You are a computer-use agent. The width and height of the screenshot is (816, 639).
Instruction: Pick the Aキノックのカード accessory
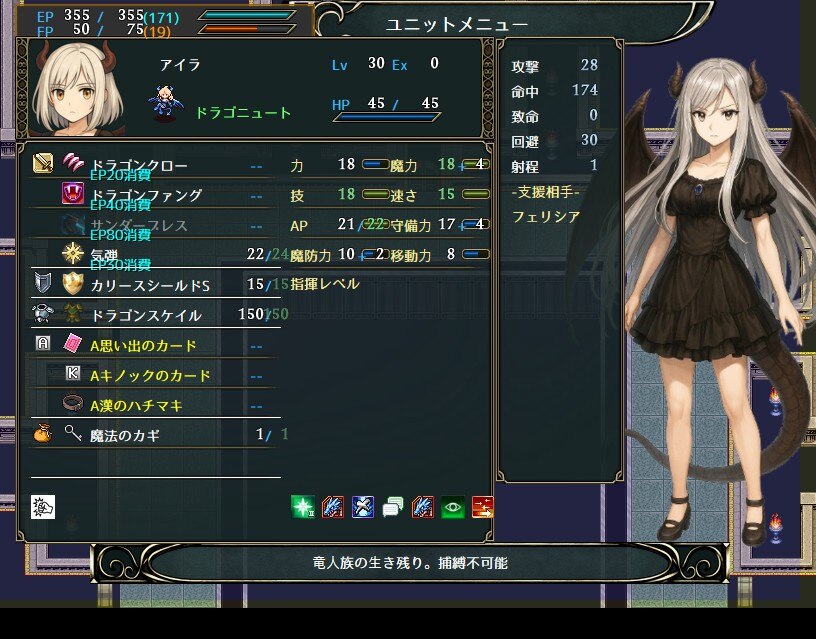[x=150, y=376]
